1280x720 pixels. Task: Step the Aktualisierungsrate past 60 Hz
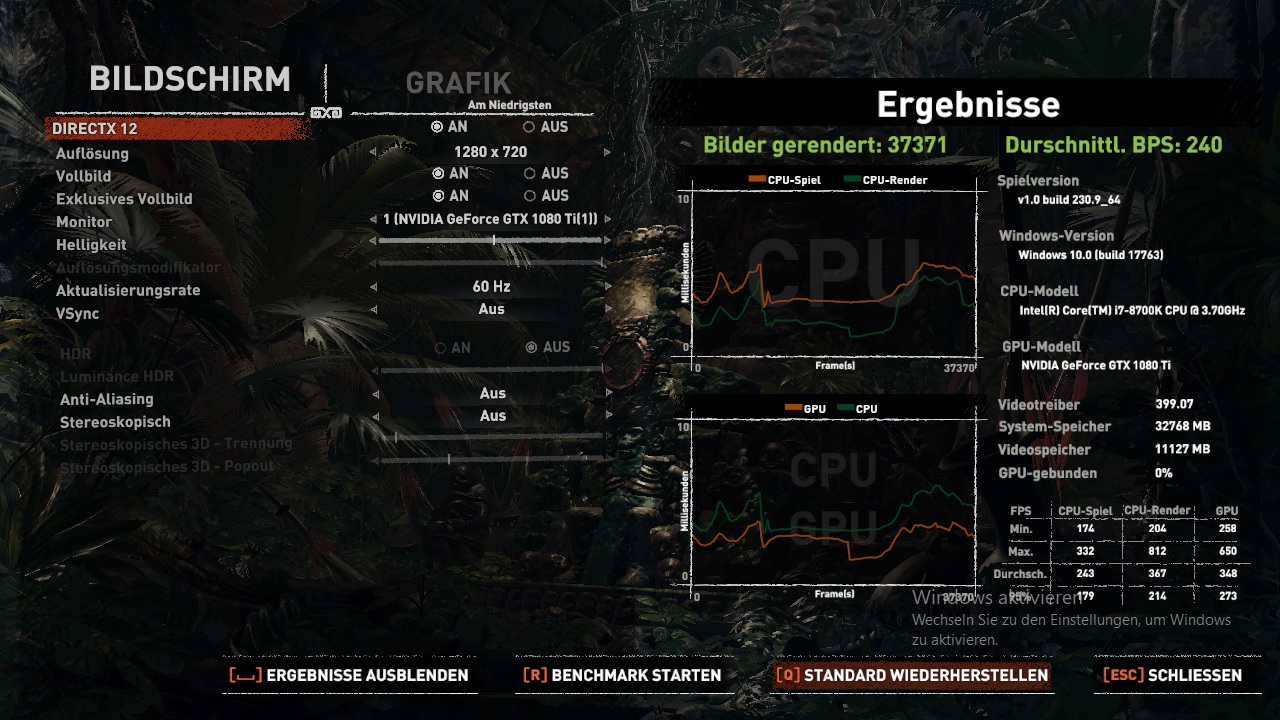pyautogui.click(x=607, y=286)
